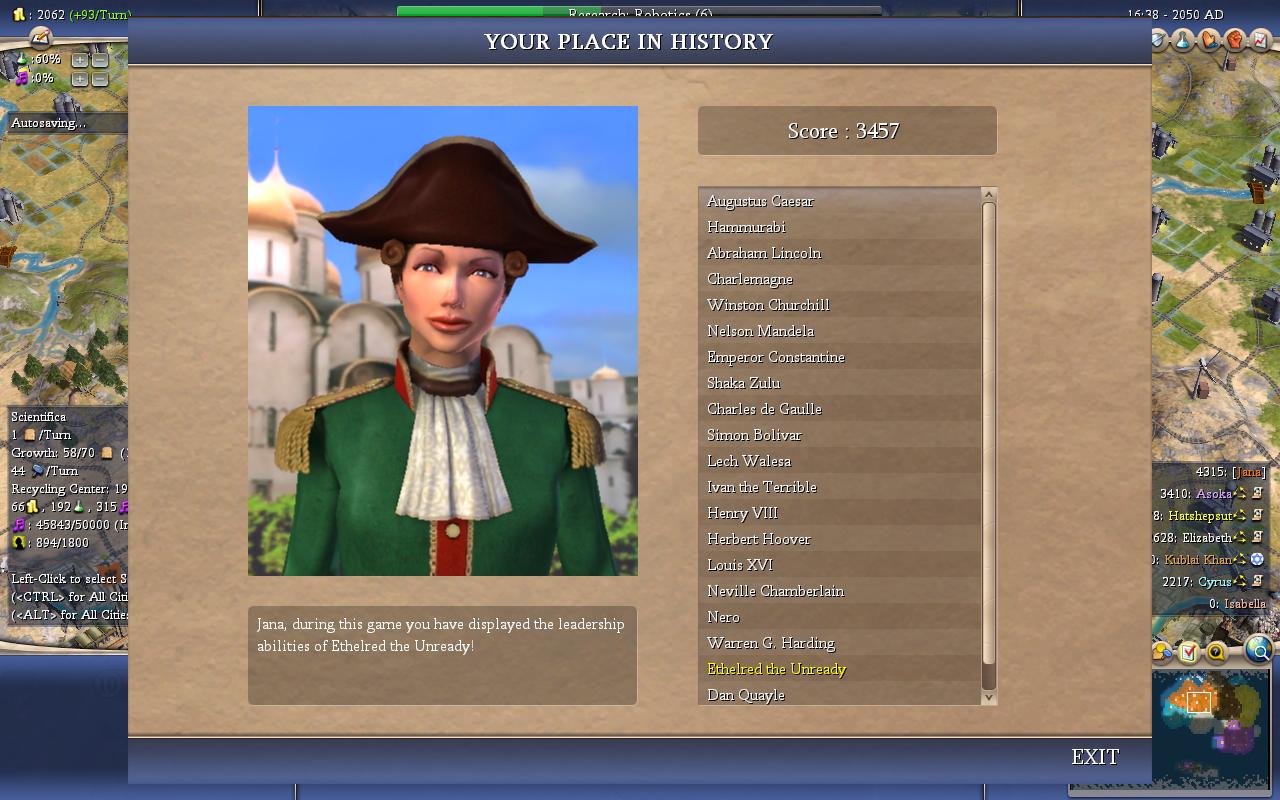This screenshot has height=800, width=1280.
Task: Click the list's scroll-down arrow
Action: tap(989, 698)
